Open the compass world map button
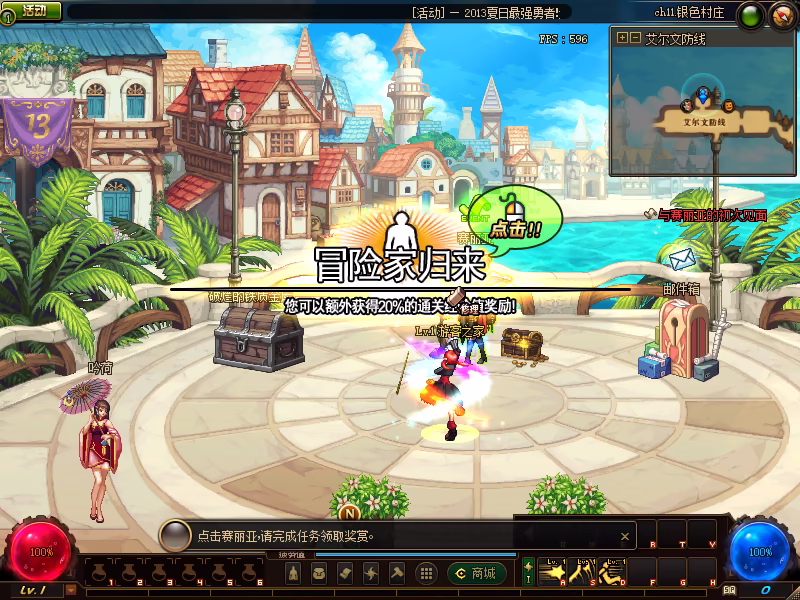 [781, 15]
